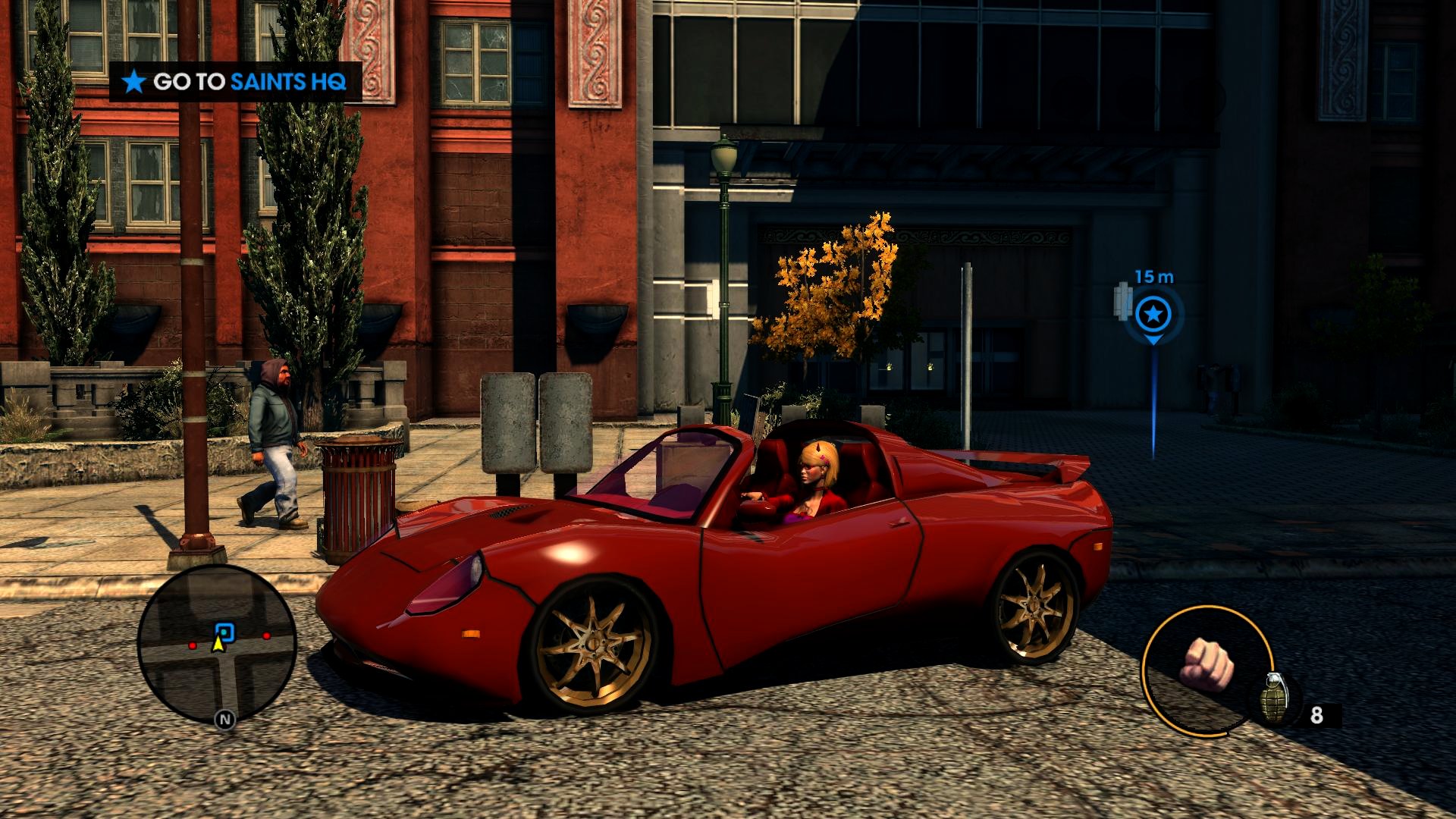
Task: Click the SAINTS HQ blue highlighted text
Action: pyautogui.click(x=290, y=82)
